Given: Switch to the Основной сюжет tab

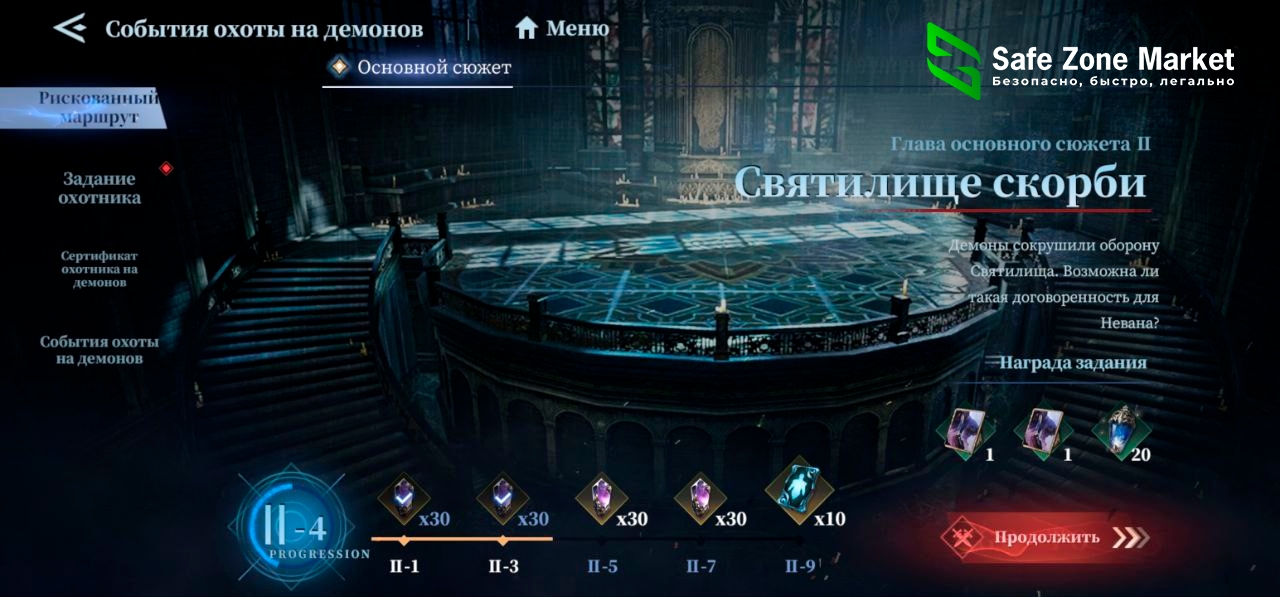Looking at the screenshot, I should 421,68.
